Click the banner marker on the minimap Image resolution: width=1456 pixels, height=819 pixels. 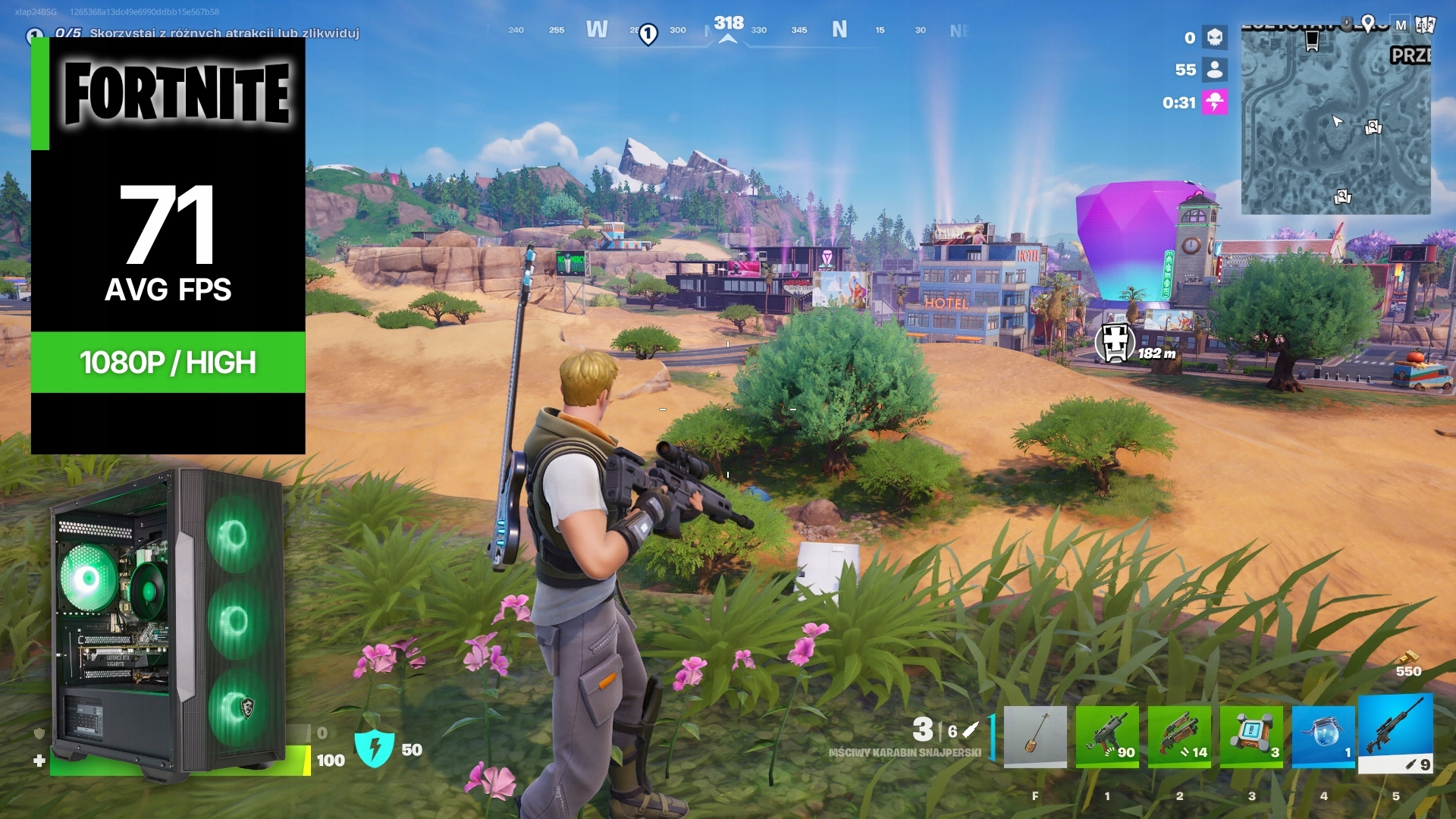point(1312,41)
